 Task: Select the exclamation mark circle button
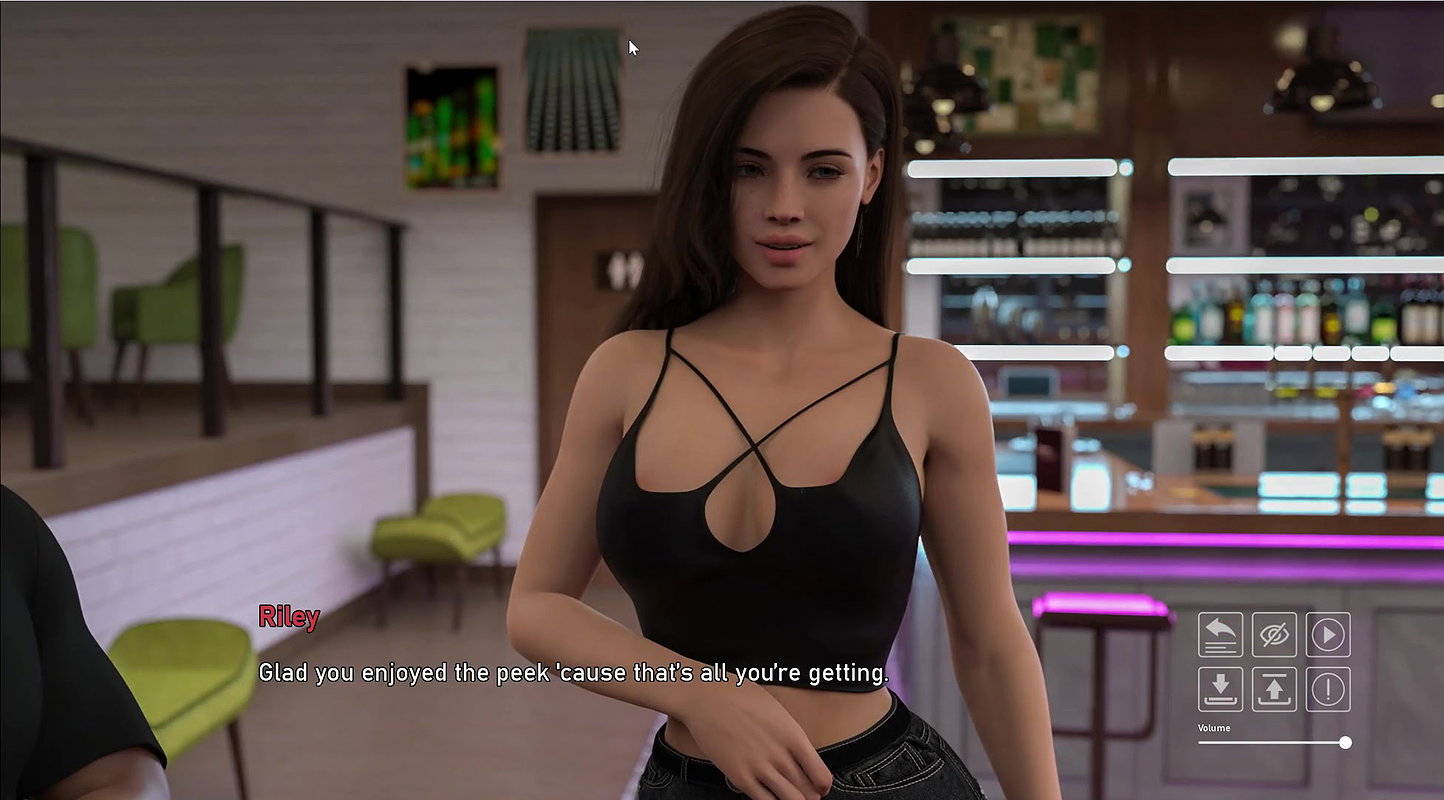click(x=1328, y=689)
